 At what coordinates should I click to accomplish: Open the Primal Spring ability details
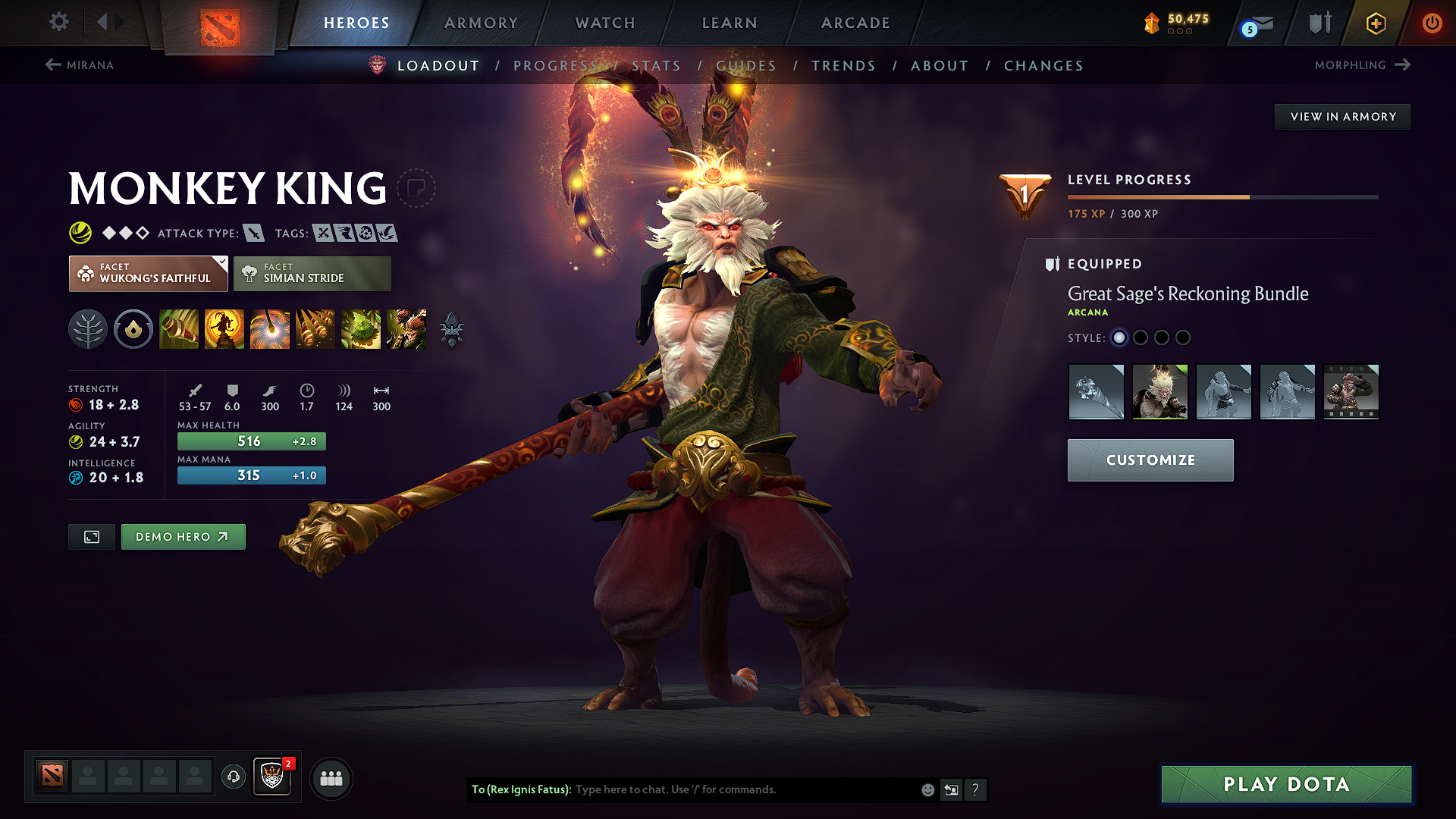pyautogui.click(x=270, y=329)
